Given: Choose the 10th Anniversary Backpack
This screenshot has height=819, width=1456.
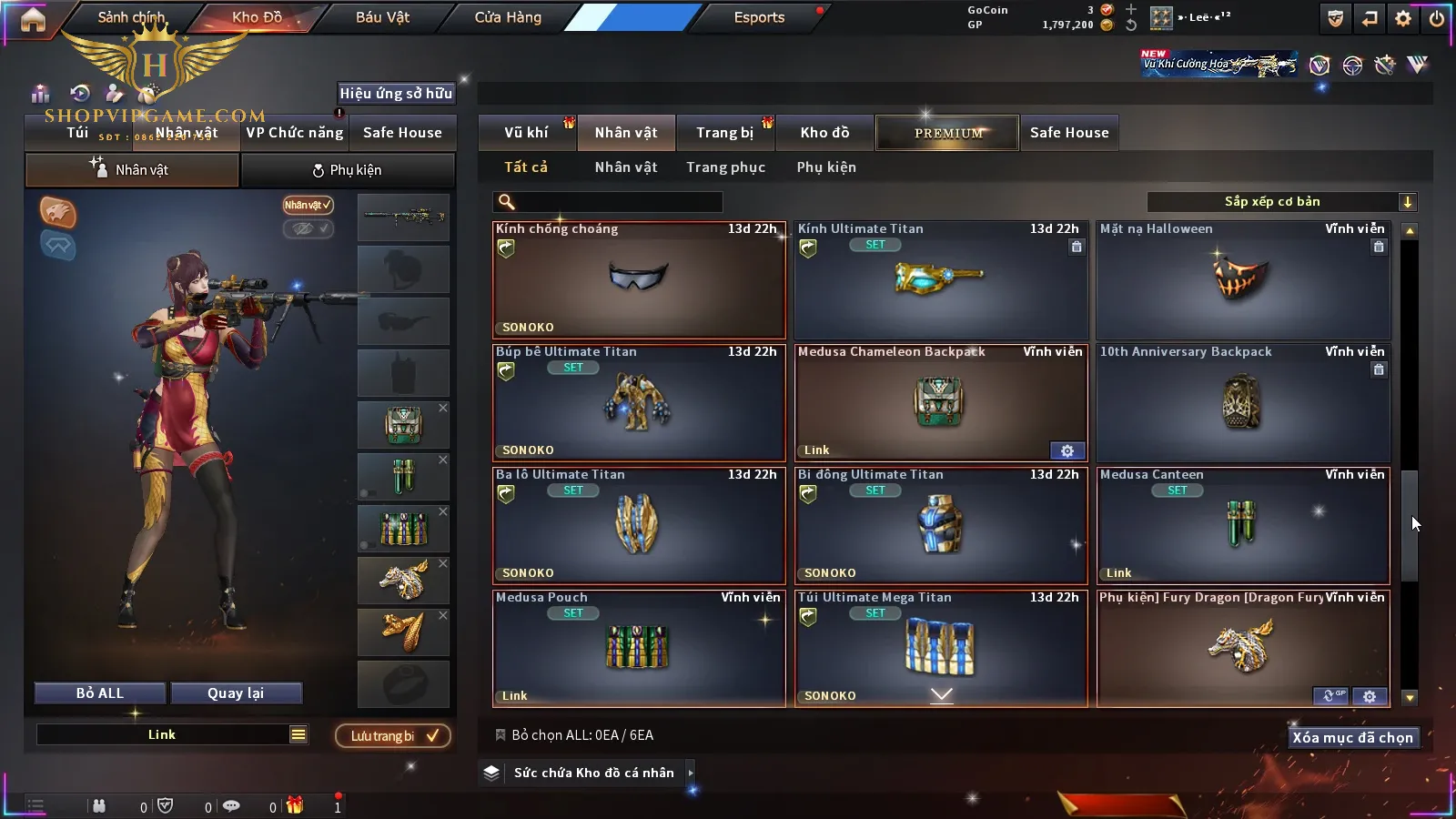Looking at the screenshot, I should [1242, 403].
